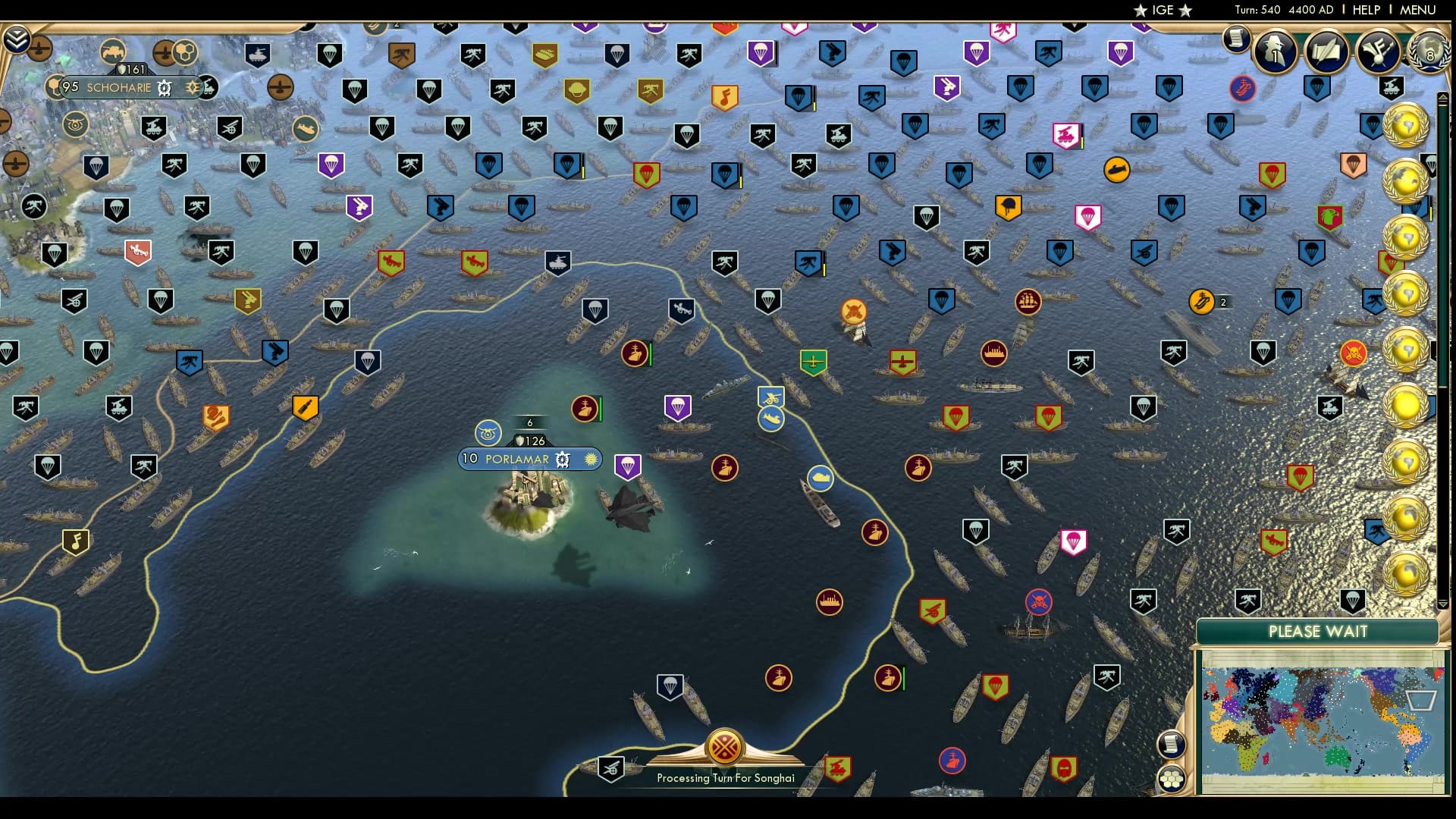
Task: Select the city name SCHOHARIE banner
Action: (121, 88)
